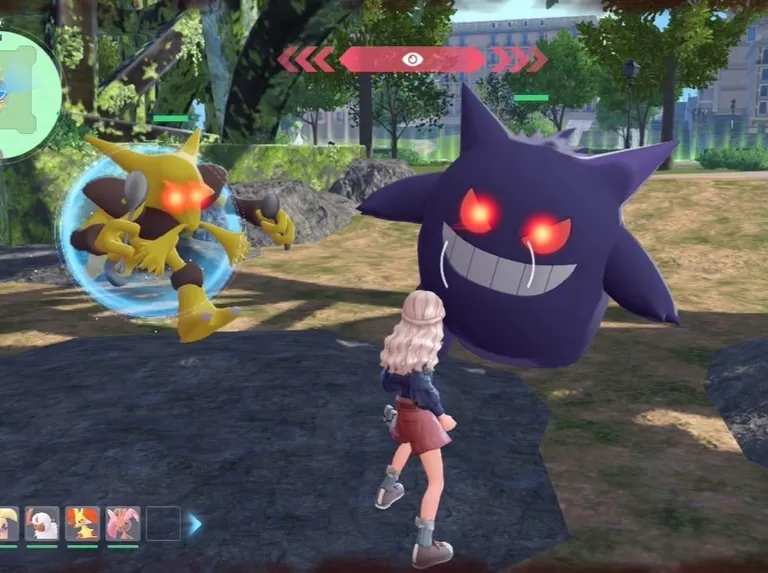
Task: Select Absol in the party bar
Action: 42,524
